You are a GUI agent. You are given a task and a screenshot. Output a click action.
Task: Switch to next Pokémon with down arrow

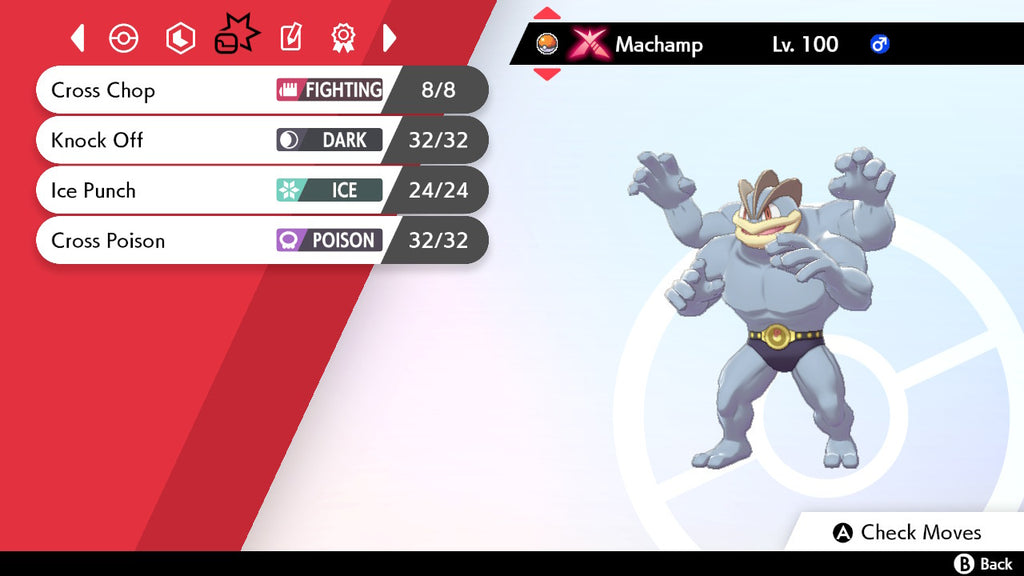(547, 74)
